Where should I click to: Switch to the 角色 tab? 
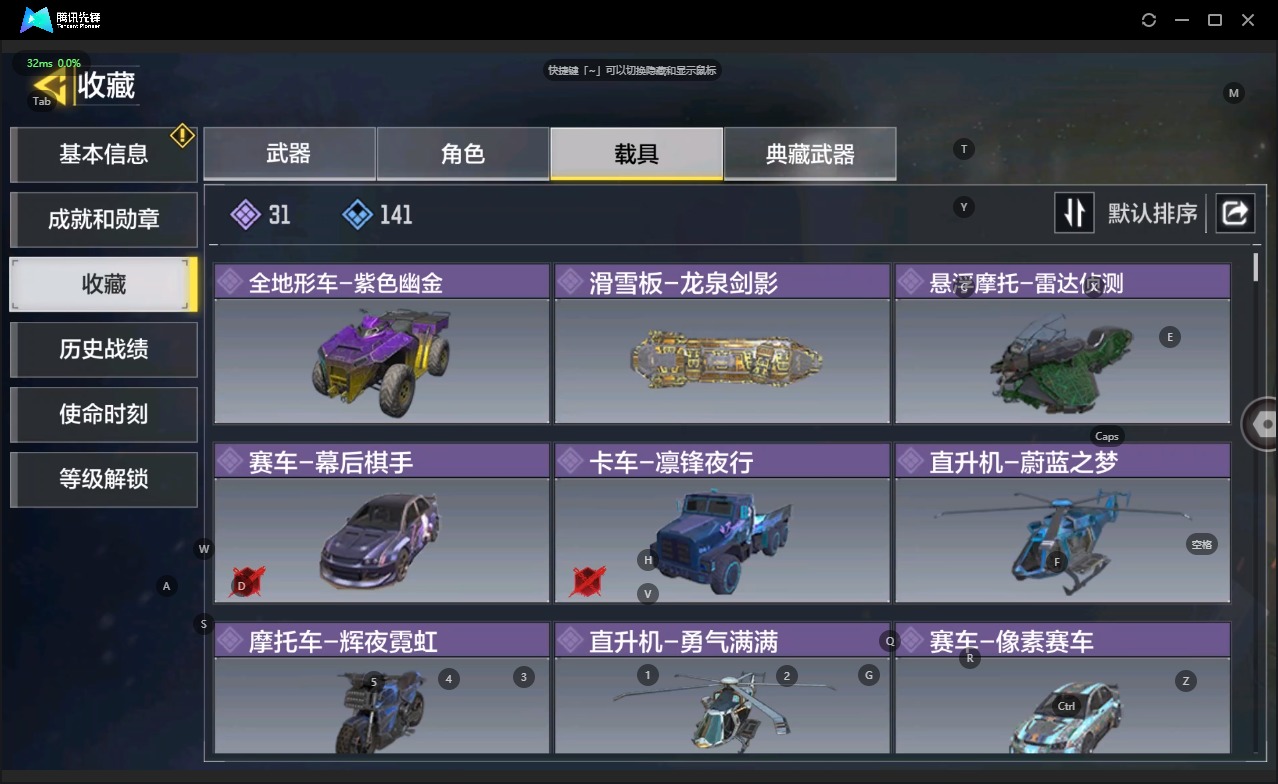(463, 154)
